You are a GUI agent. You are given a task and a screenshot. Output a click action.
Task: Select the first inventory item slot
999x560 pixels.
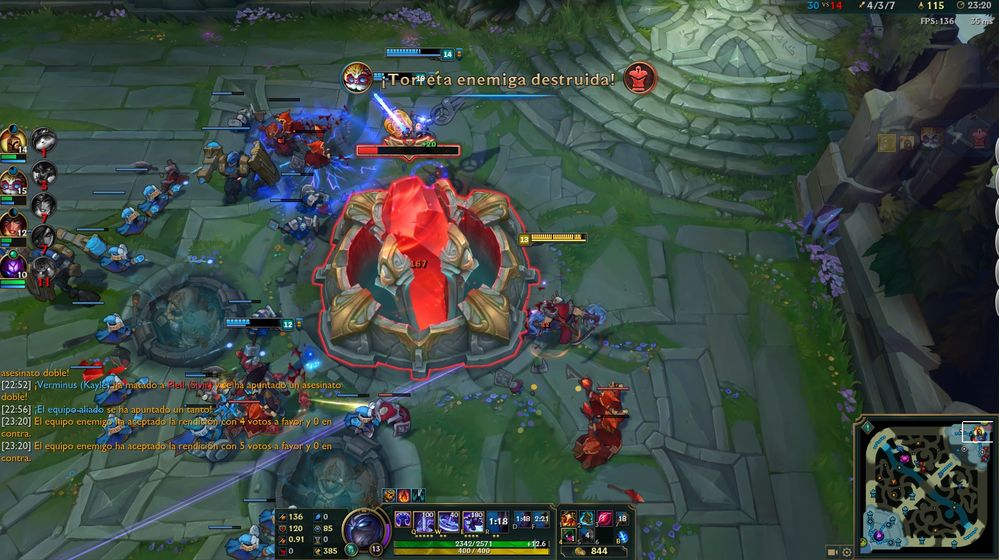coord(569,519)
